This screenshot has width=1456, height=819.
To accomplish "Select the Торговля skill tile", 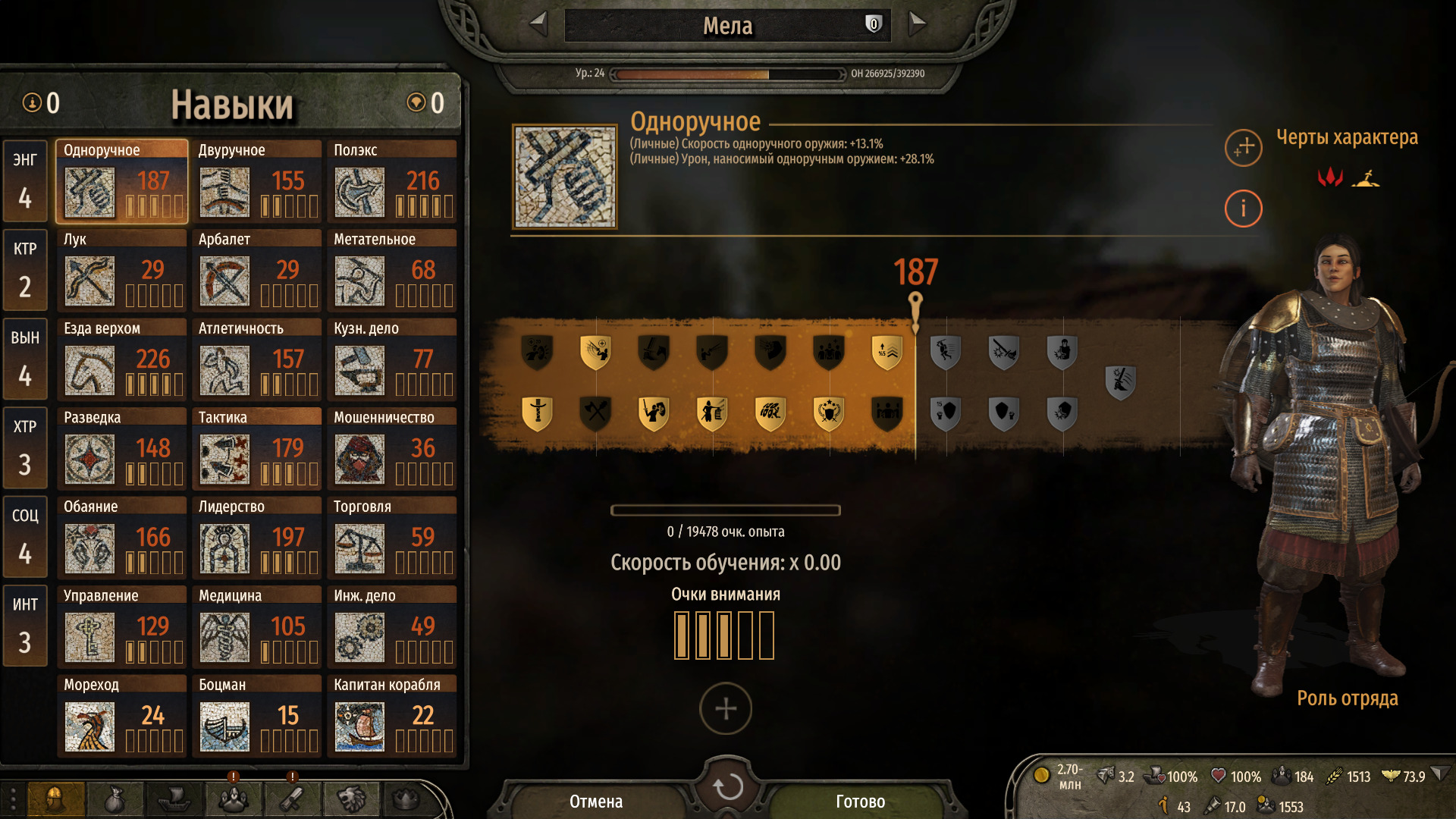I will 392,538.
